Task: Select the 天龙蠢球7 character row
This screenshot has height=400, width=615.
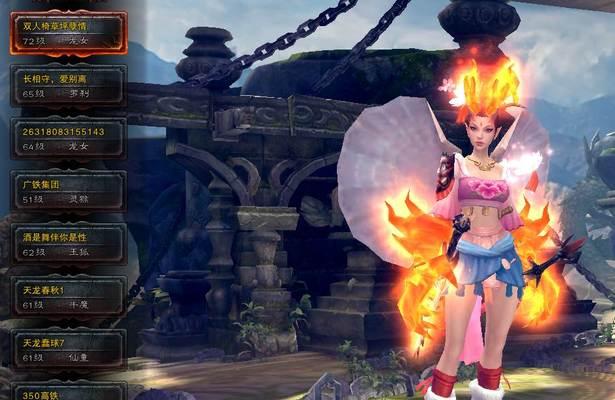Action: click(68, 349)
